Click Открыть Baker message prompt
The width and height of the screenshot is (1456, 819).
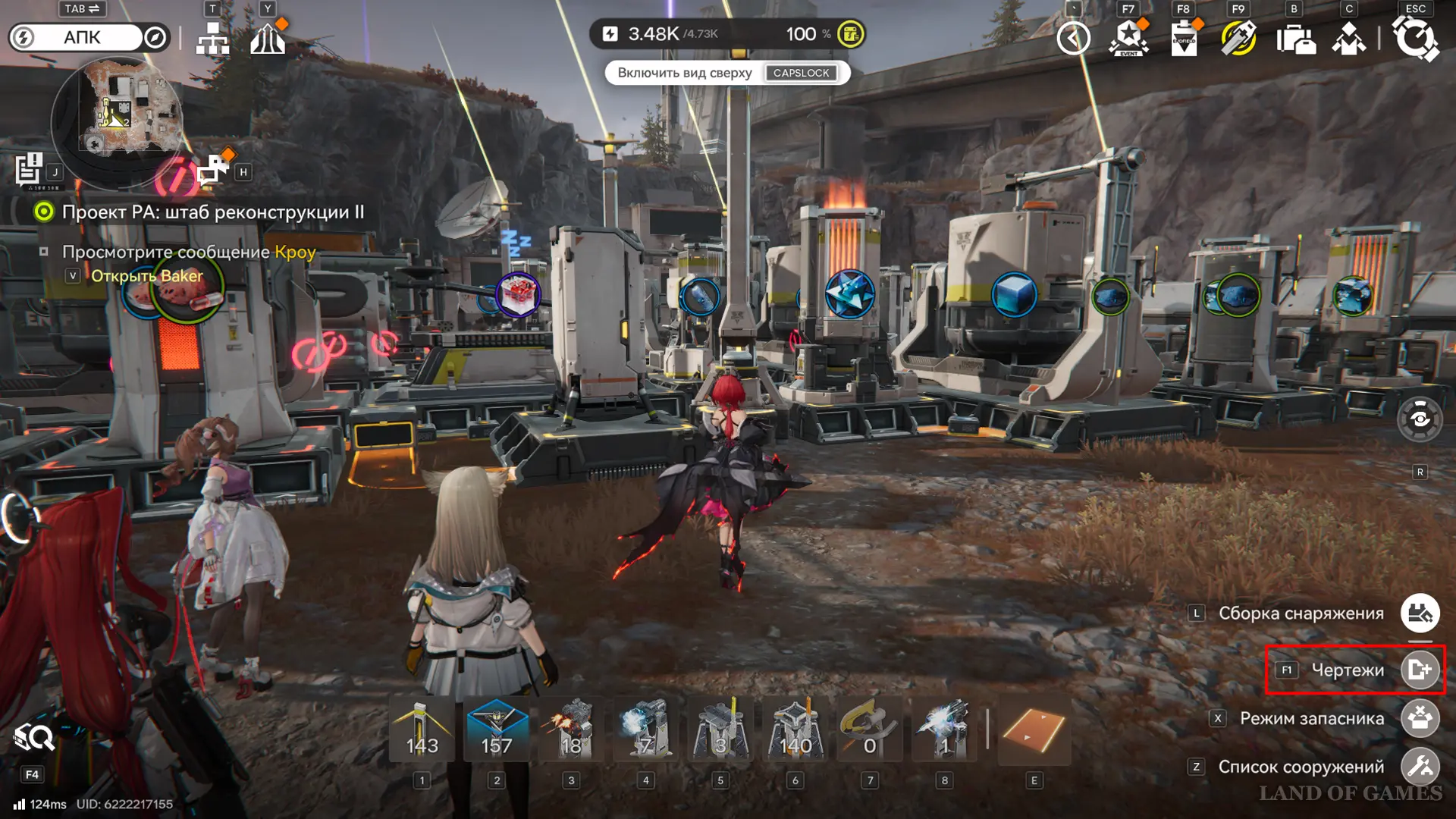[146, 276]
